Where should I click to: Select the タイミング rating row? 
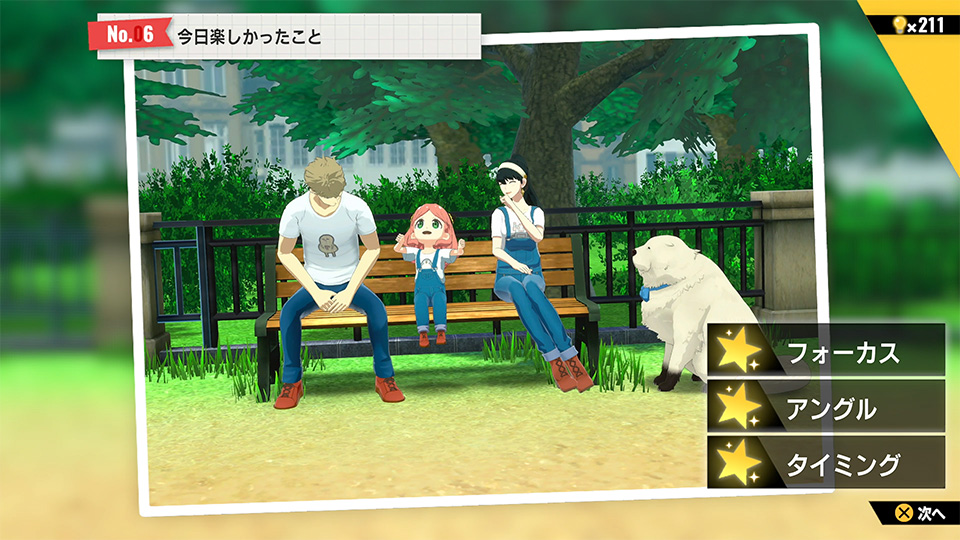coord(826,463)
